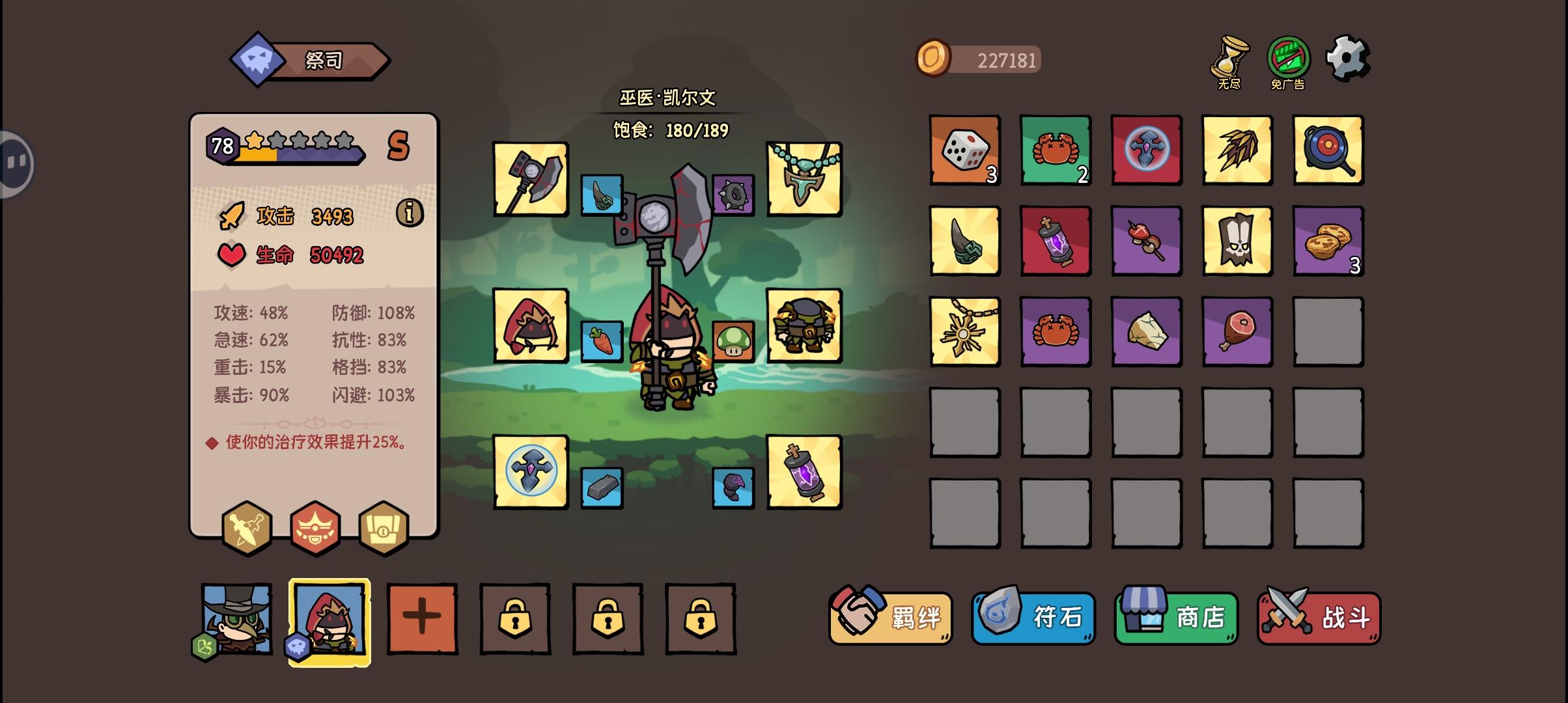Select the crab item with count 2
Viewport: 1568px width, 703px height.
pyautogui.click(x=1056, y=151)
